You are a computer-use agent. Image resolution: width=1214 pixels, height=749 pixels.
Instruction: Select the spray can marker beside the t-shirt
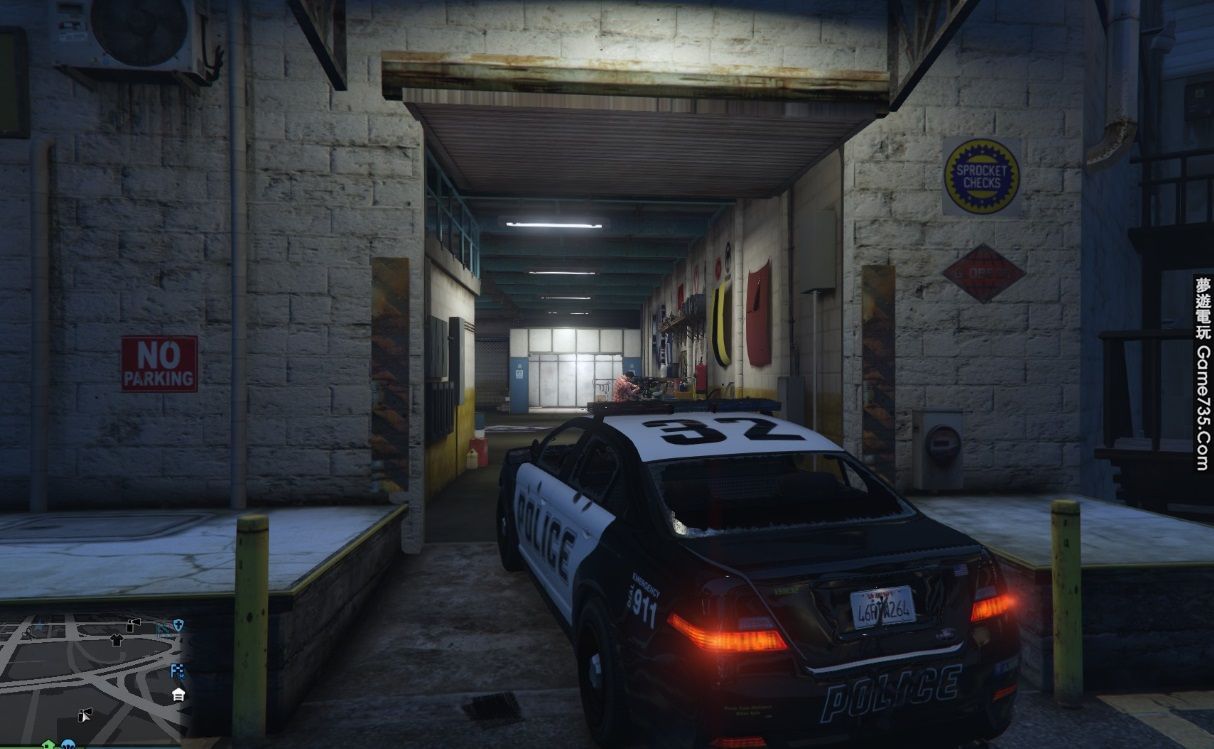pyautogui.click(x=134, y=624)
